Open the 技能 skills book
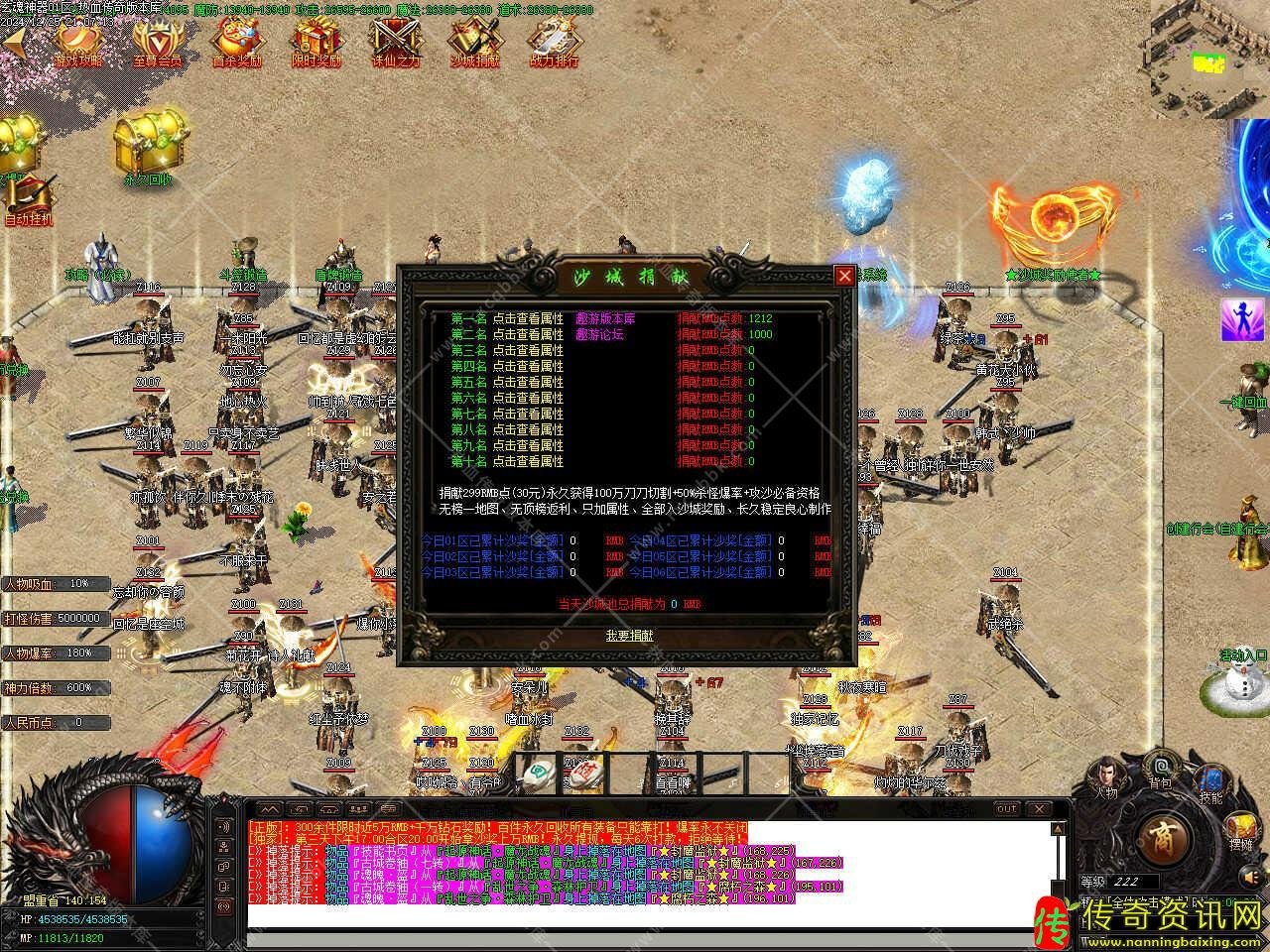Image resolution: width=1270 pixels, height=952 pixels. tap(1210, 781)
